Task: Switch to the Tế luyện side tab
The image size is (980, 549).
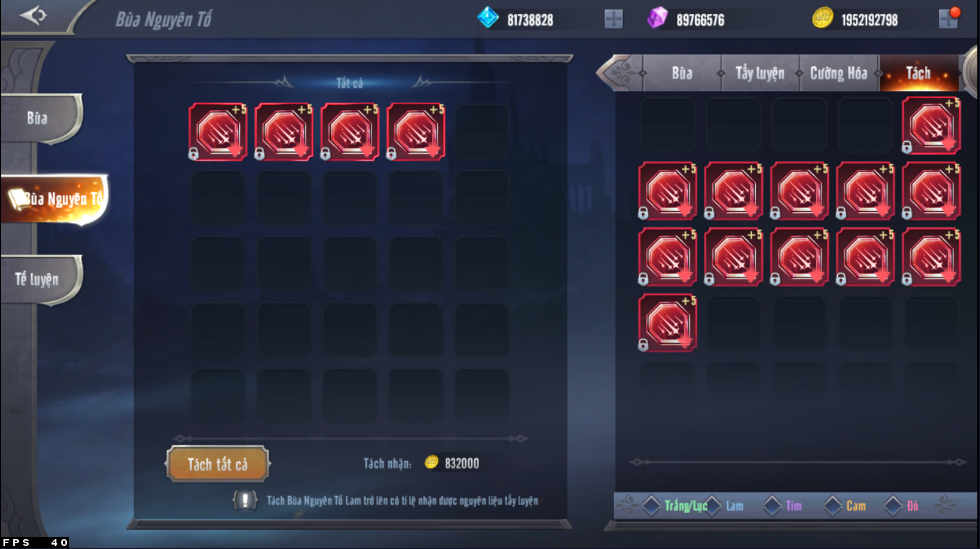Action: coord(39,279)
